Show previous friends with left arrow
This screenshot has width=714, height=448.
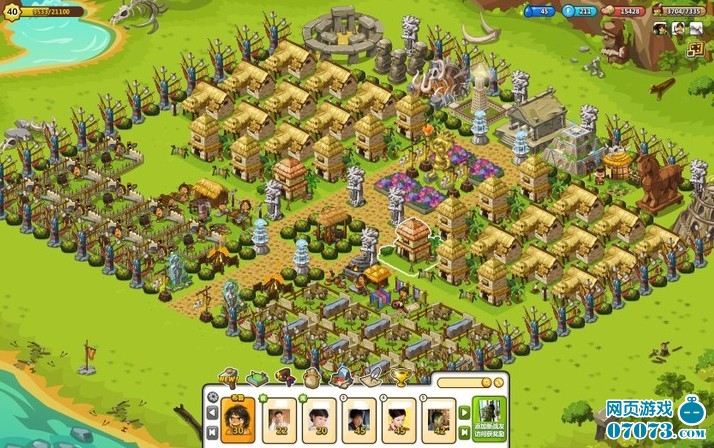click(x=213, y=411)
